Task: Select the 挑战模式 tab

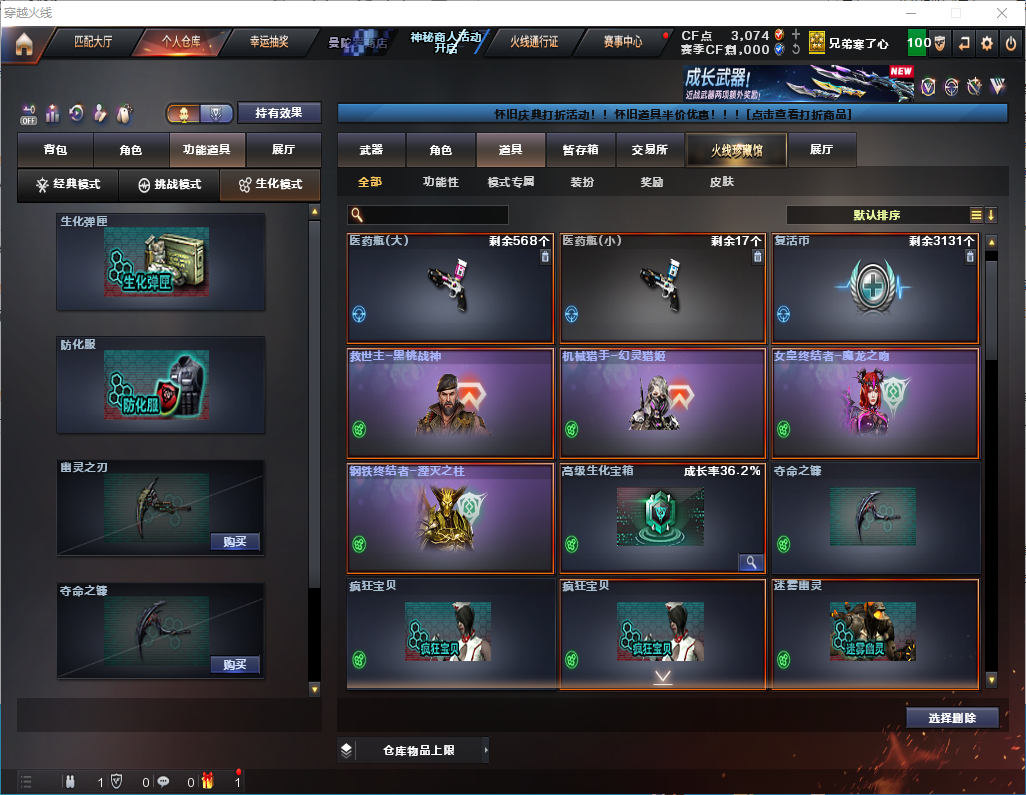Action: (x=169, y=185)
